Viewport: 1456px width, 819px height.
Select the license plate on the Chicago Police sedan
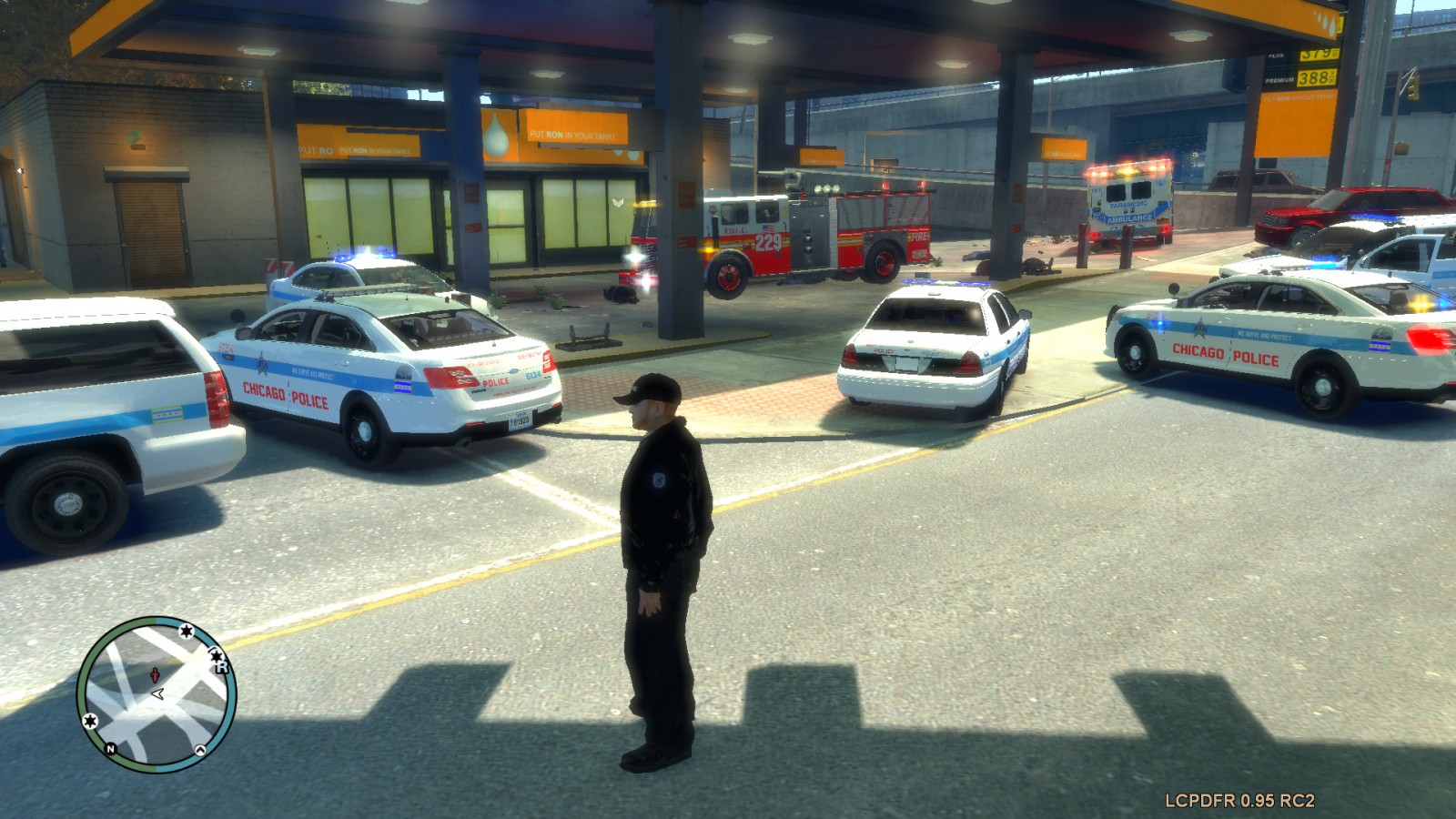[519, 422]
